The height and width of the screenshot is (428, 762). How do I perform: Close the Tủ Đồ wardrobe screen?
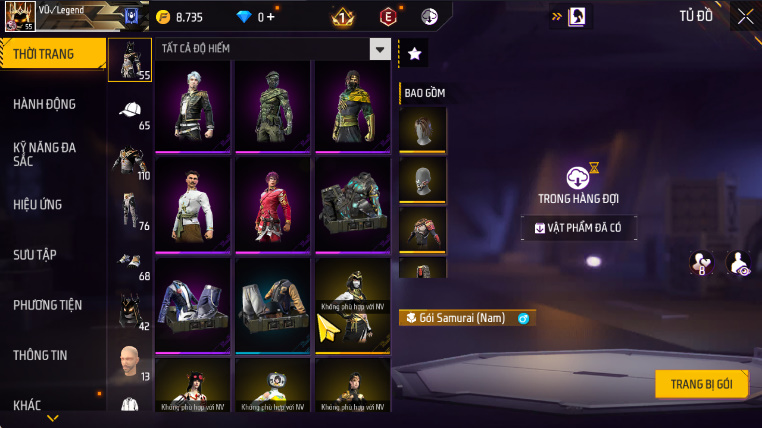click(745, 16)
